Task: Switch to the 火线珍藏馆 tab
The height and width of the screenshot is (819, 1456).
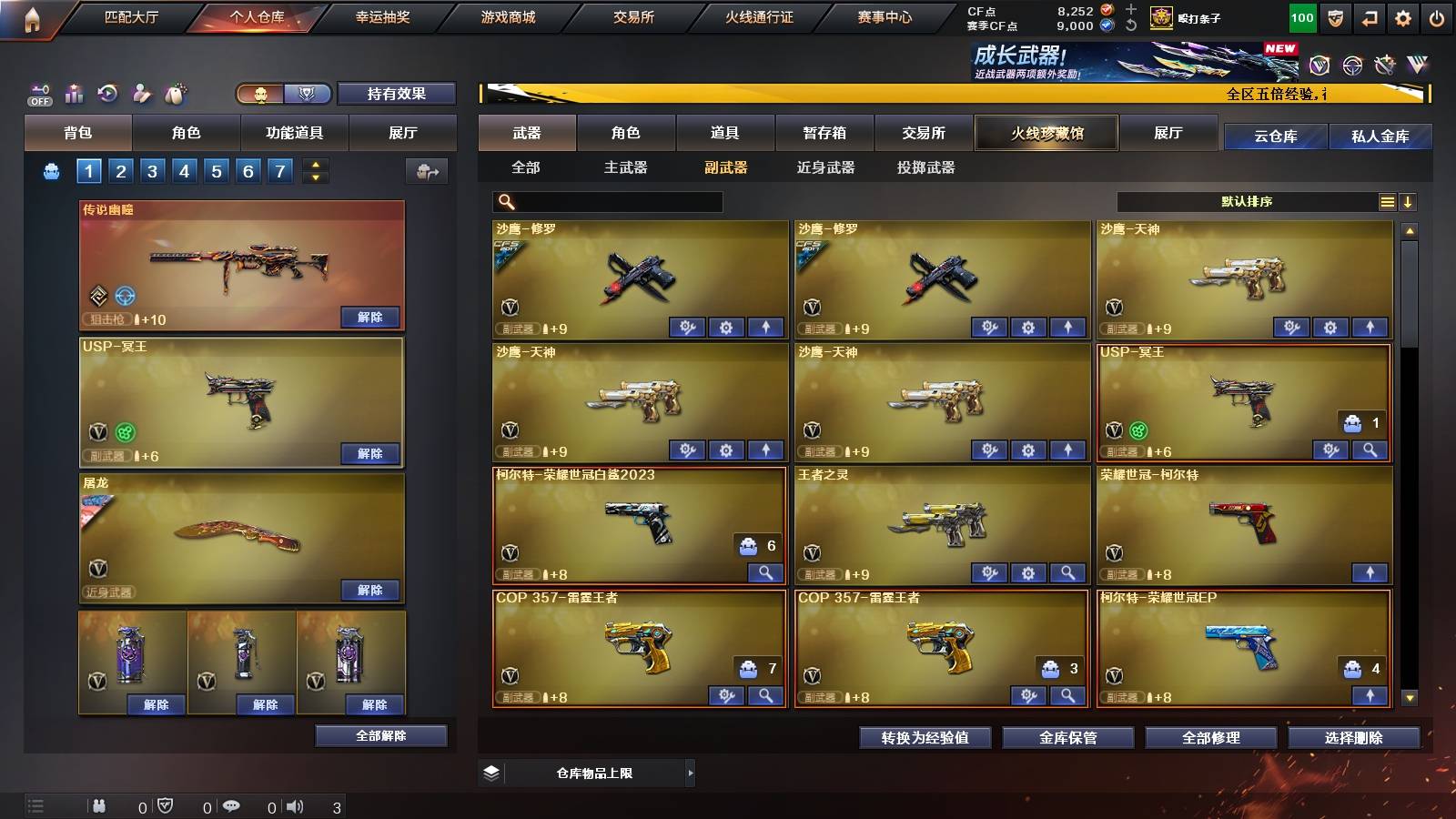Action: 1046,133
